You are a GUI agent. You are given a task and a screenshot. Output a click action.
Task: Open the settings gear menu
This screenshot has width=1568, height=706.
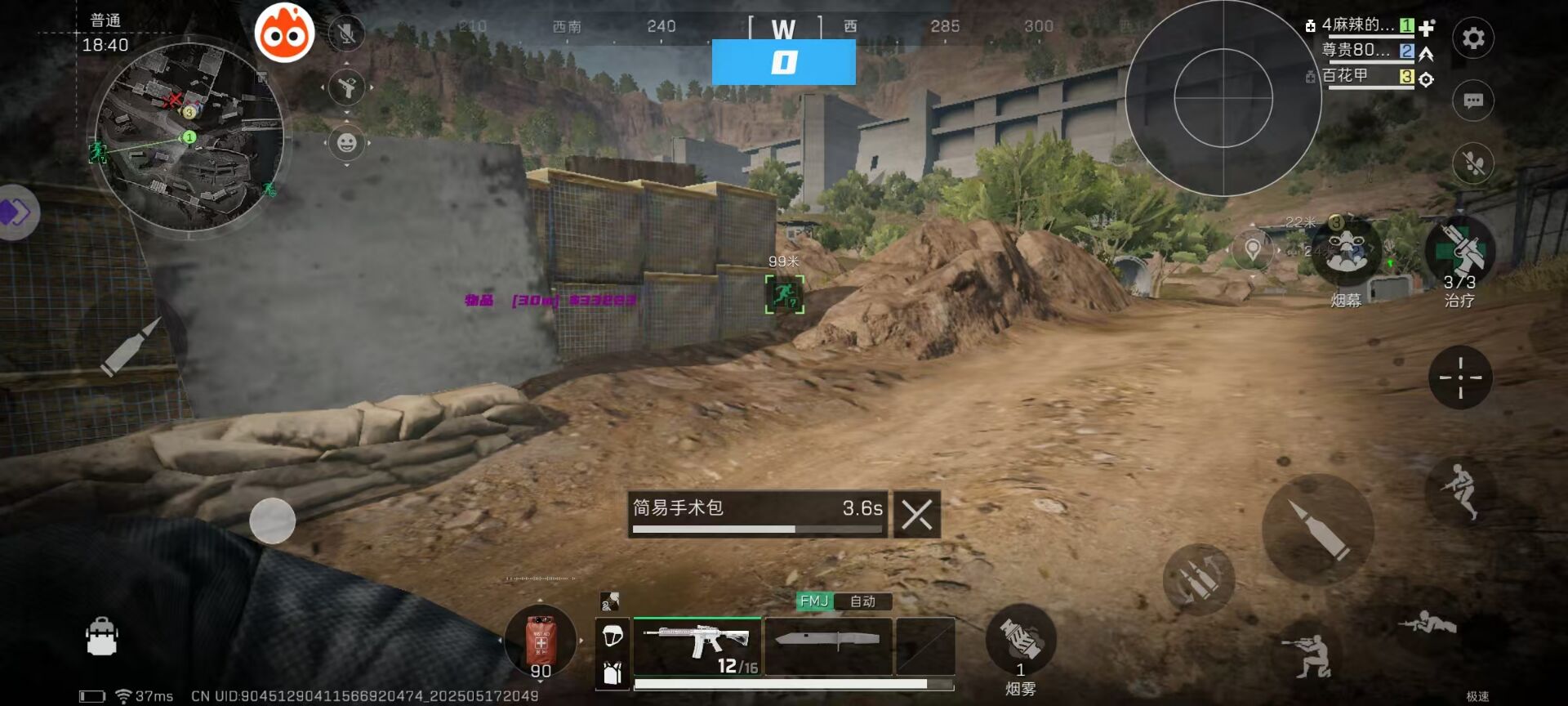(1473, 38)
